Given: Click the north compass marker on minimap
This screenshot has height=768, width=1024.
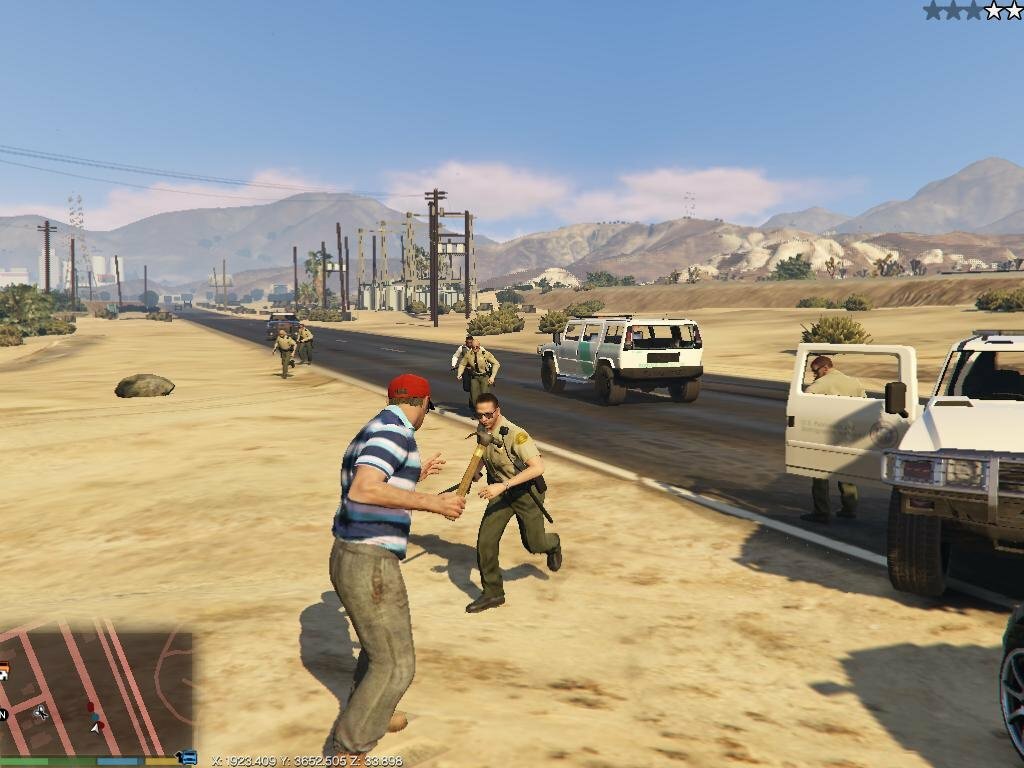Looking at the screenshot, I should [x=4, y=714].
